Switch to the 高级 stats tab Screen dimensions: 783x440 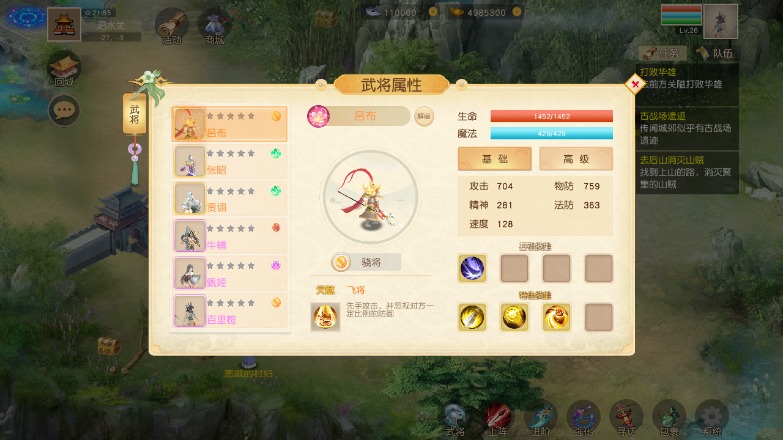pos(575,159)
